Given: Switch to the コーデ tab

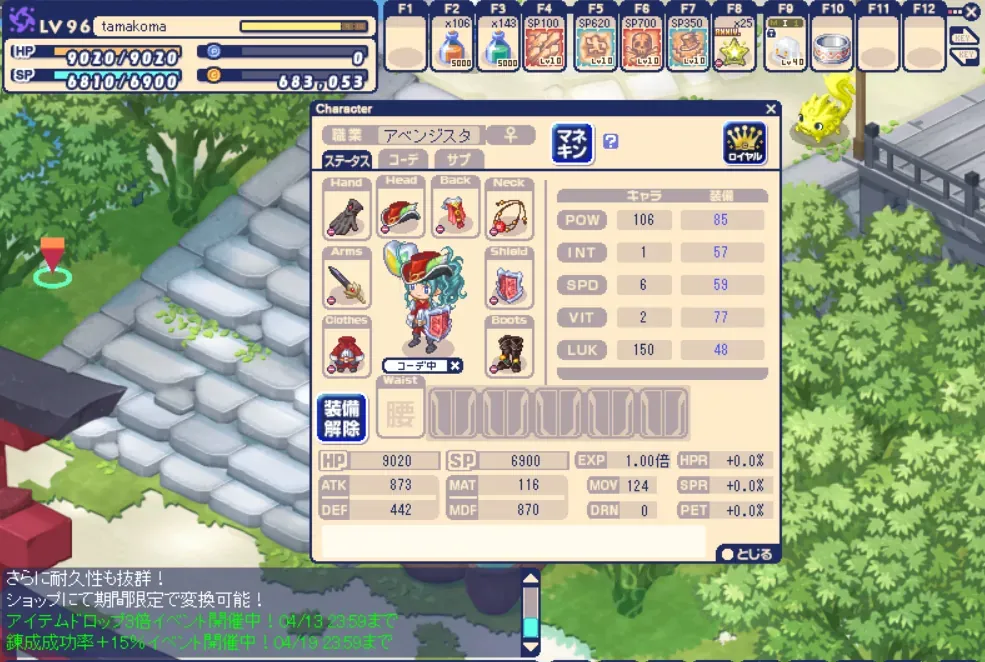Looking at the screenshot, I should (x=403, y=160).
